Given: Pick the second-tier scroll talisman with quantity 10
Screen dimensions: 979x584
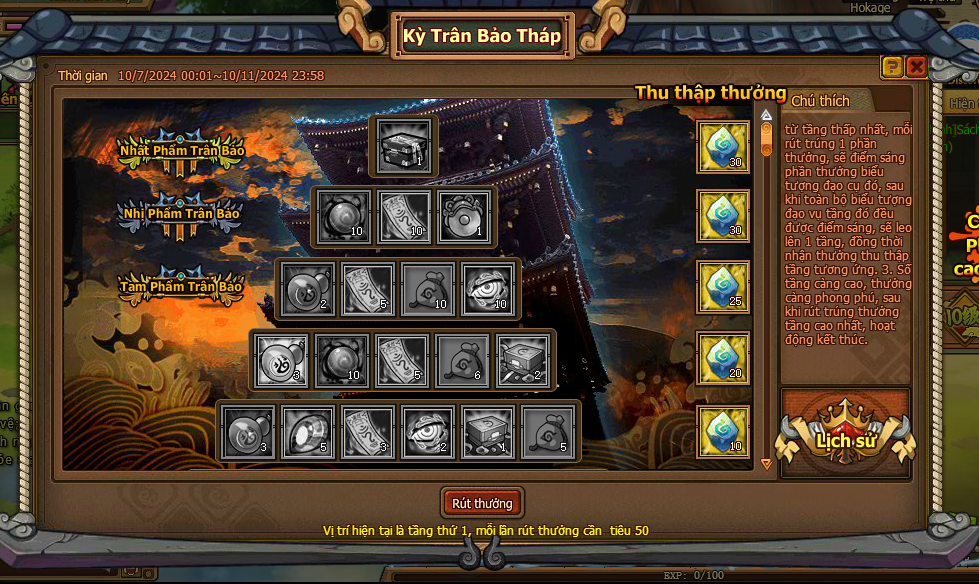Looking at the screenshot, I should [404, 217].
